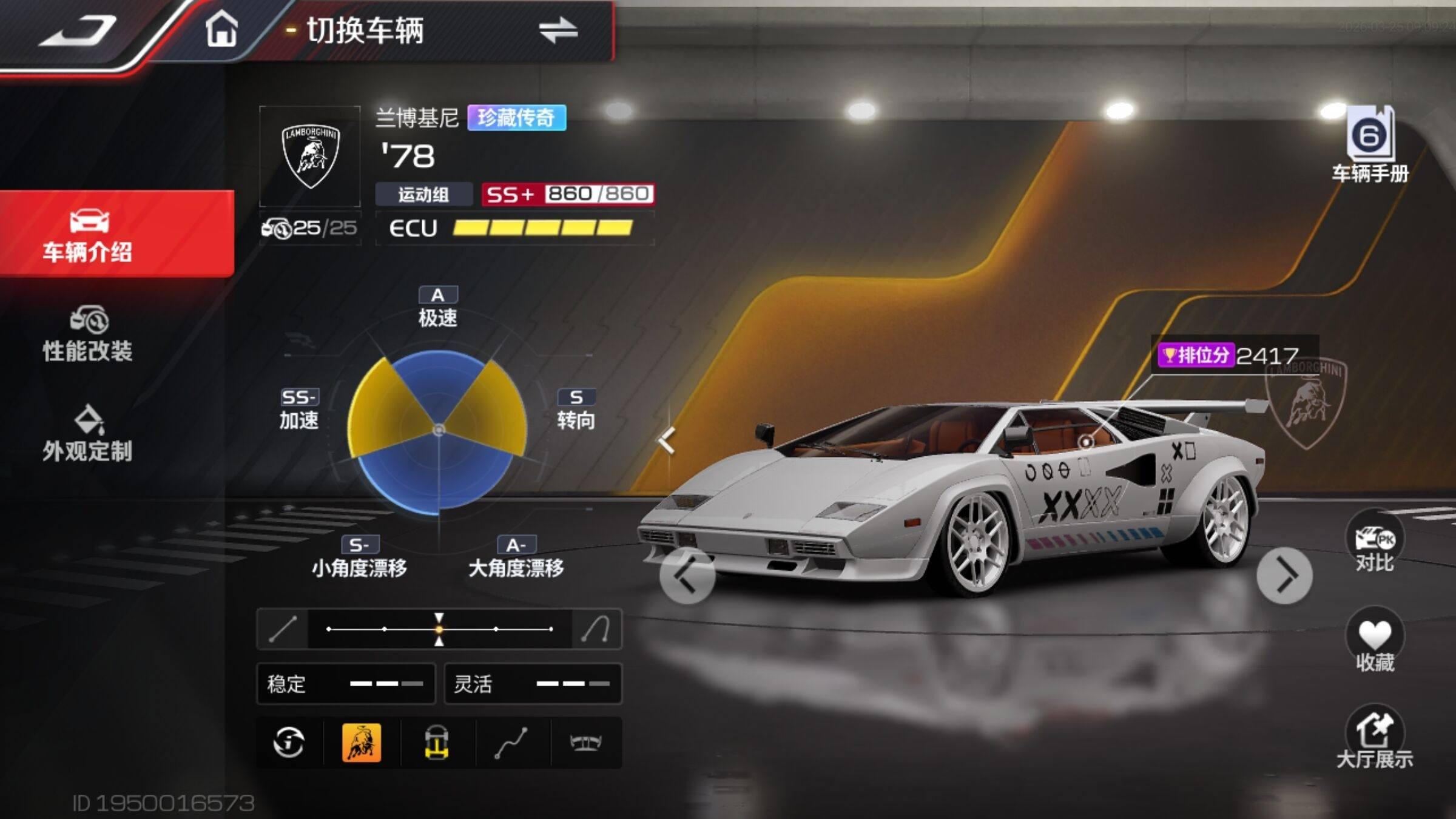Click the yellow chassis drivetrain icon
This screenshot has width=1456, height=819.
coord(436,742)
